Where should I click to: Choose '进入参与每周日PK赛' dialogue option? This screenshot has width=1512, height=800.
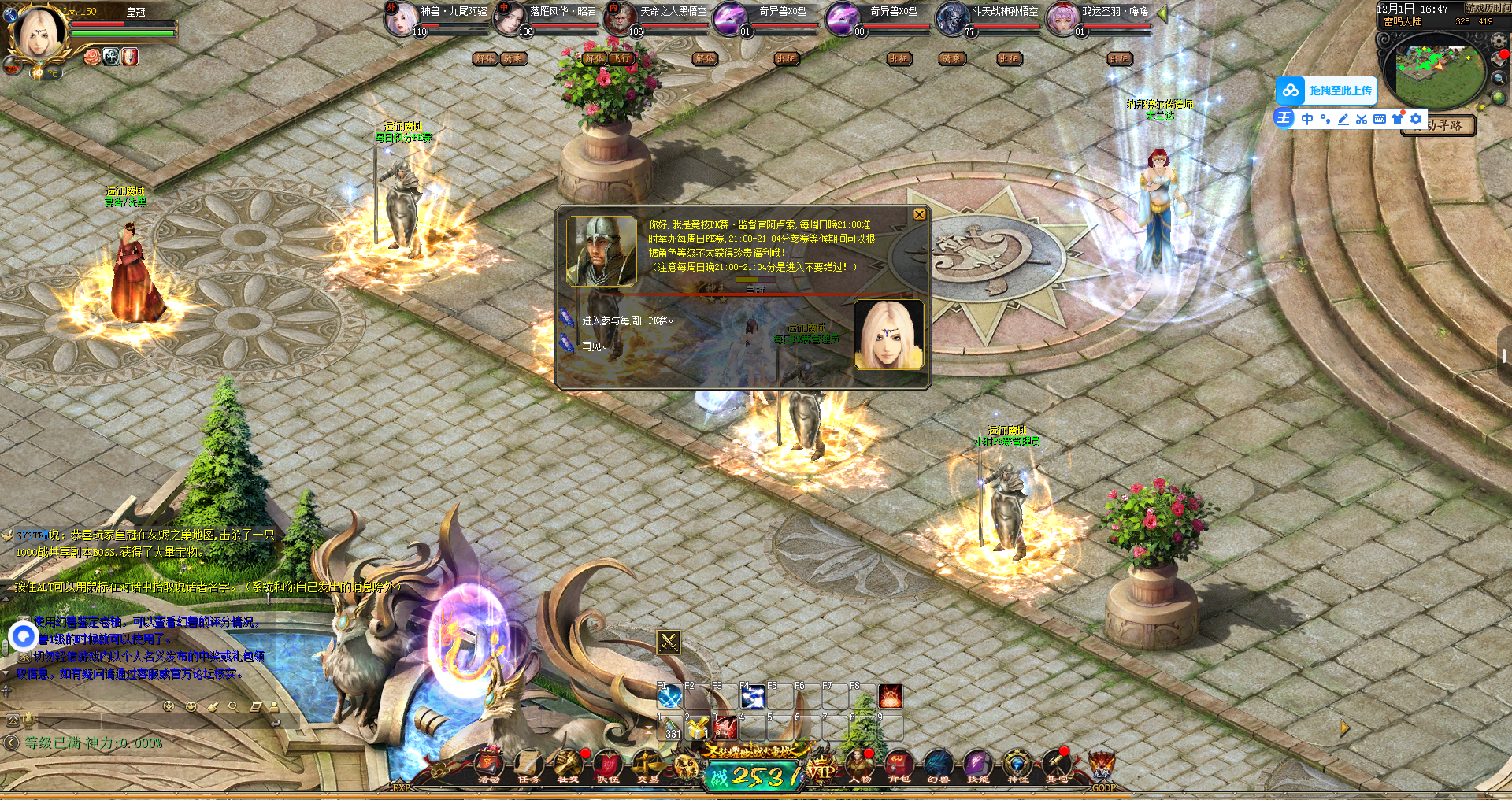pos(627,320)
